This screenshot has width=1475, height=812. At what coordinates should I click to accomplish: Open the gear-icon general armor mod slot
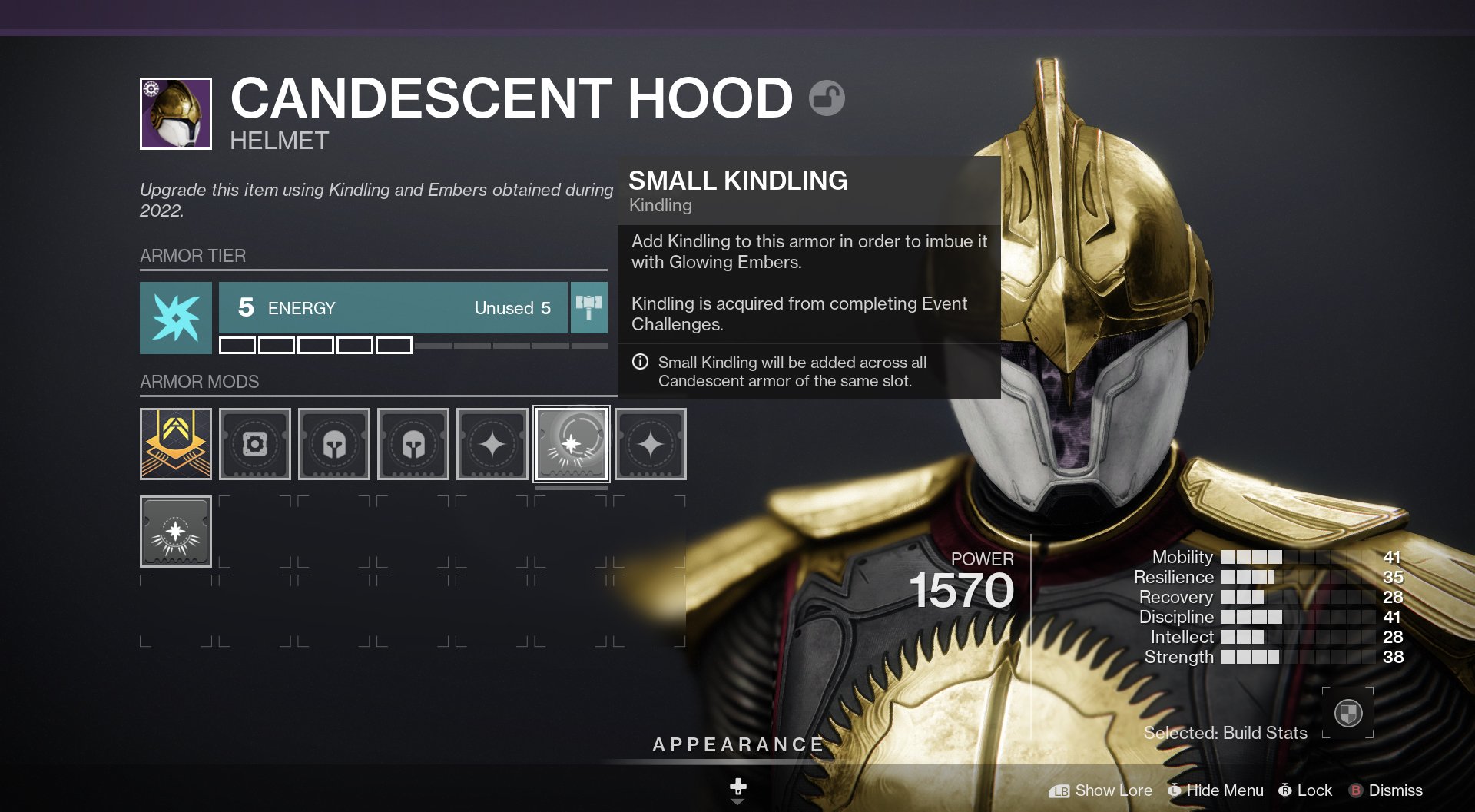point(255,444)
